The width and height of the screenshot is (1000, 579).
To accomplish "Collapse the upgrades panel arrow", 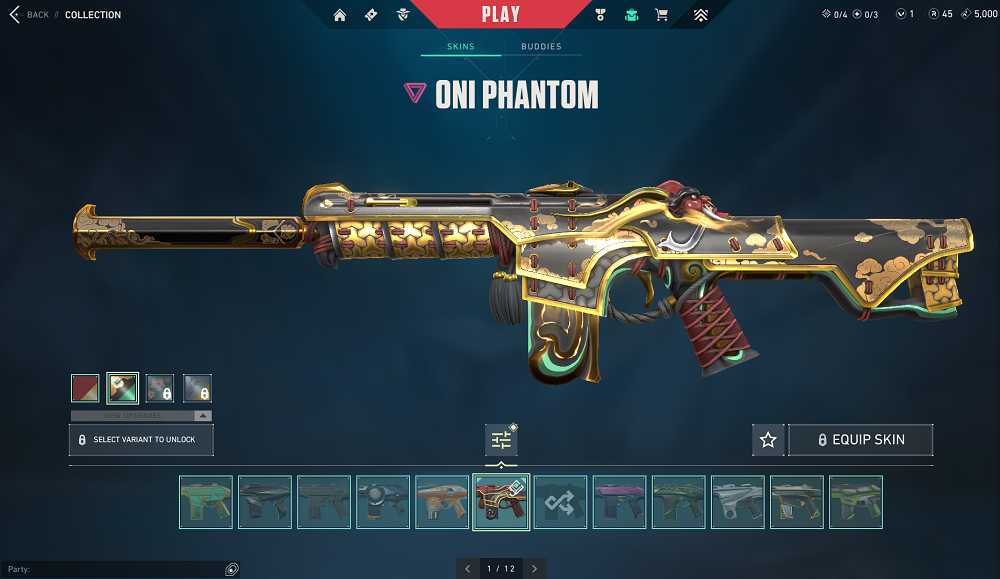I will pyautogui.click(x=203, y=415).
